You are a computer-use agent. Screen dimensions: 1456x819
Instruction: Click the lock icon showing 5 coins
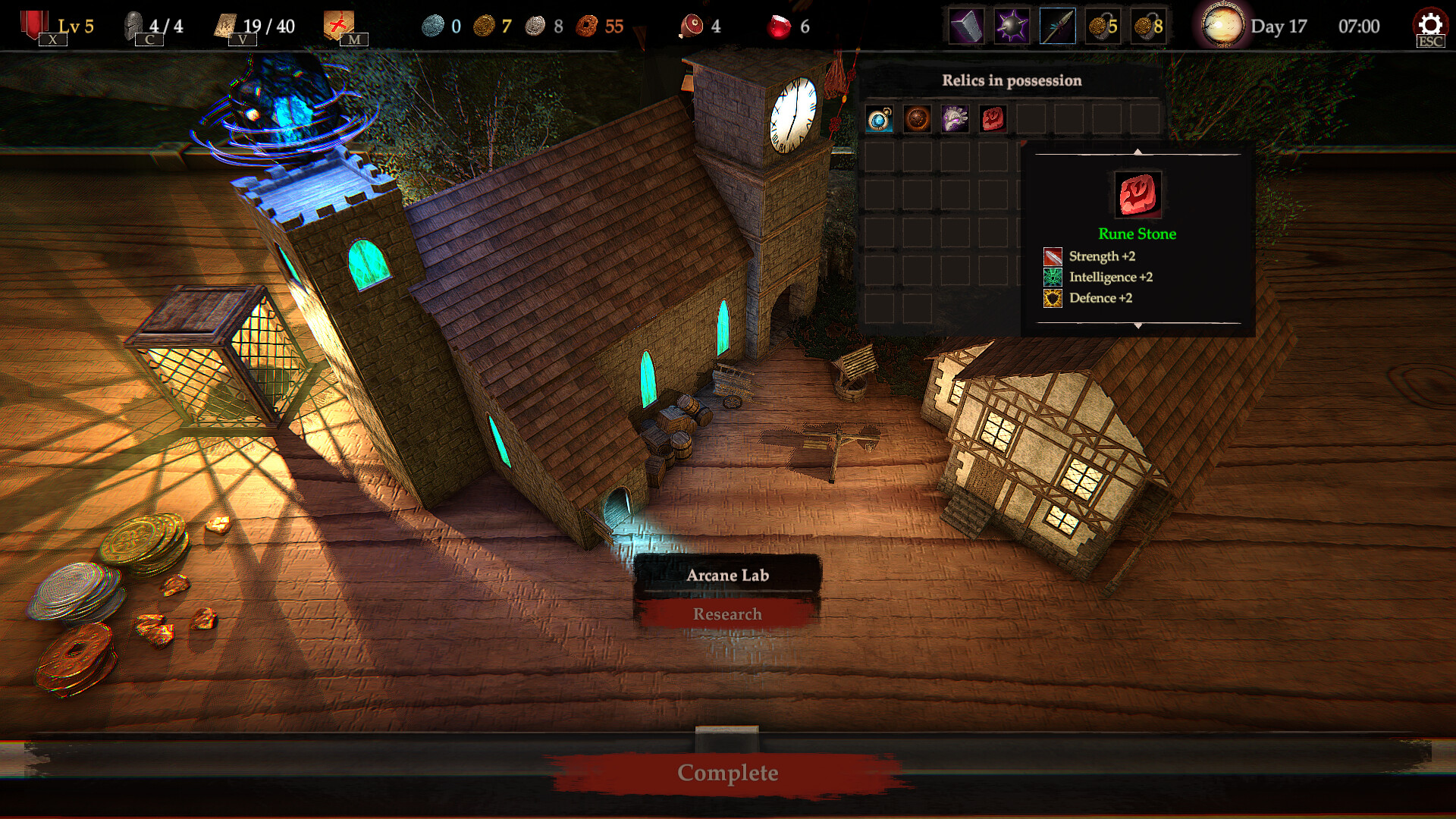pyautogui.click(x=1103, y=24)
